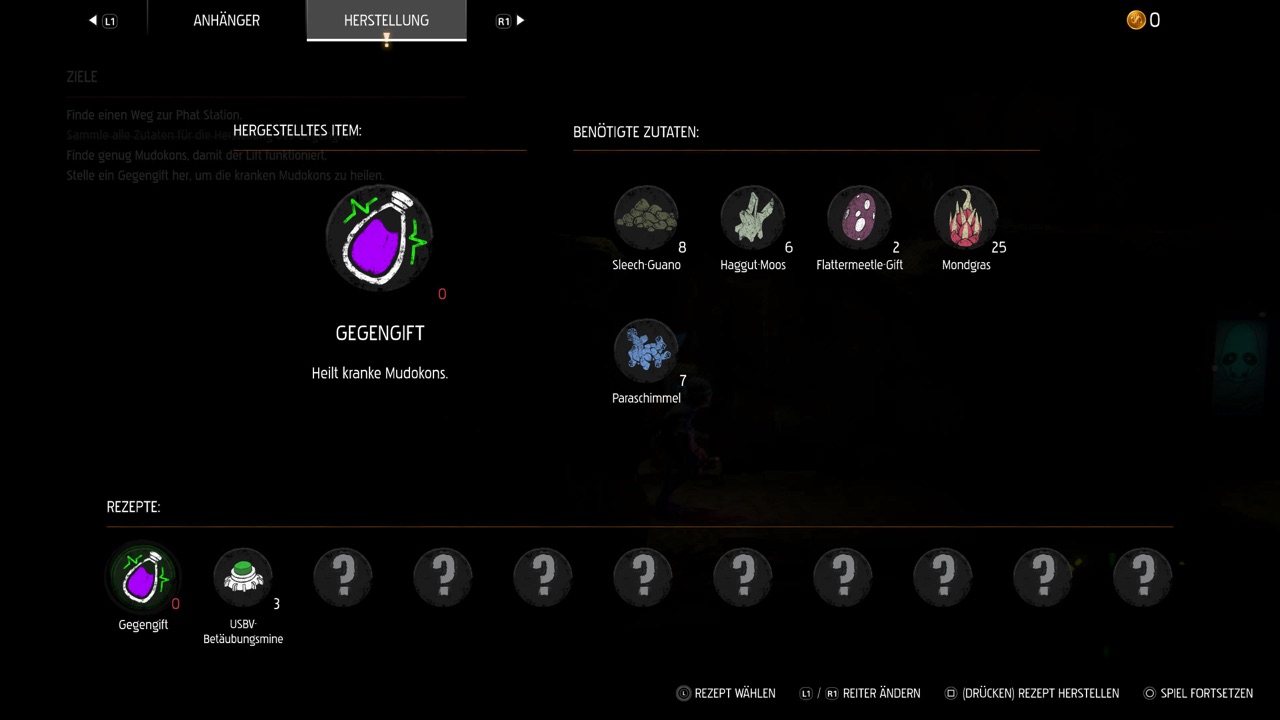Select the Gegengift recipe in the Rezepte bar
The height and width of the screenshot is (720, 1280).
[x=143, y=576]
